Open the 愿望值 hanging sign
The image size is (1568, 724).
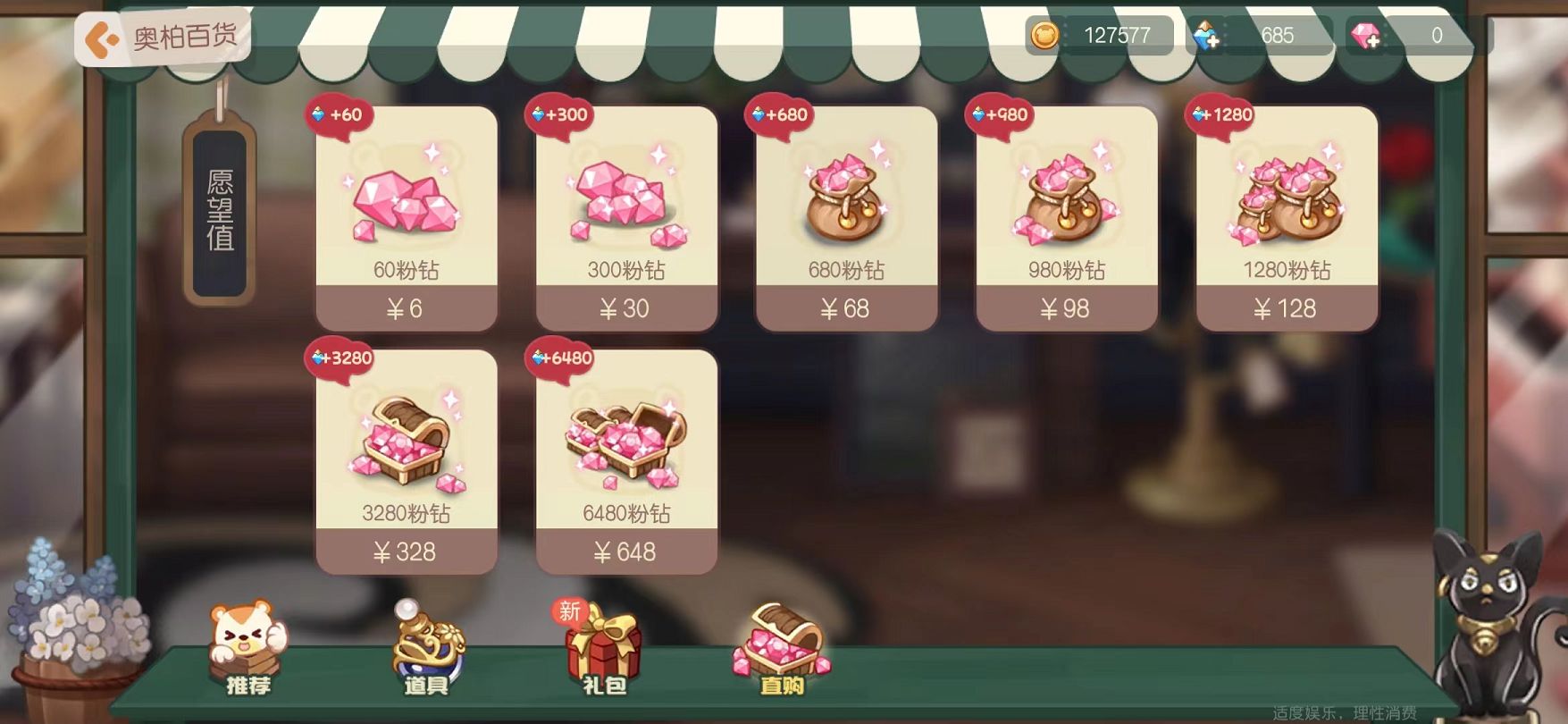220,211
